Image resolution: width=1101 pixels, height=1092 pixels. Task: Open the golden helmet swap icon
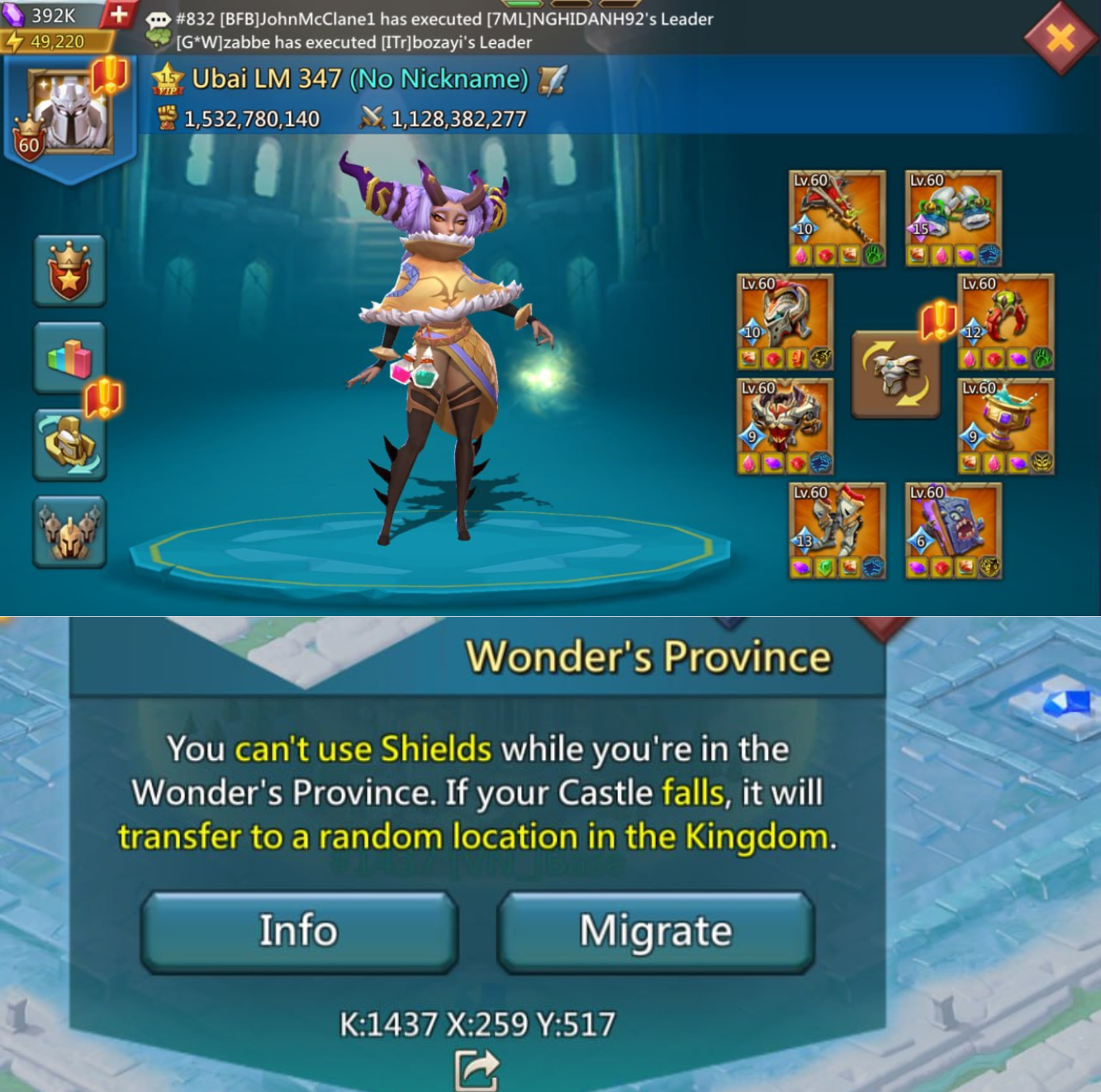69,445
